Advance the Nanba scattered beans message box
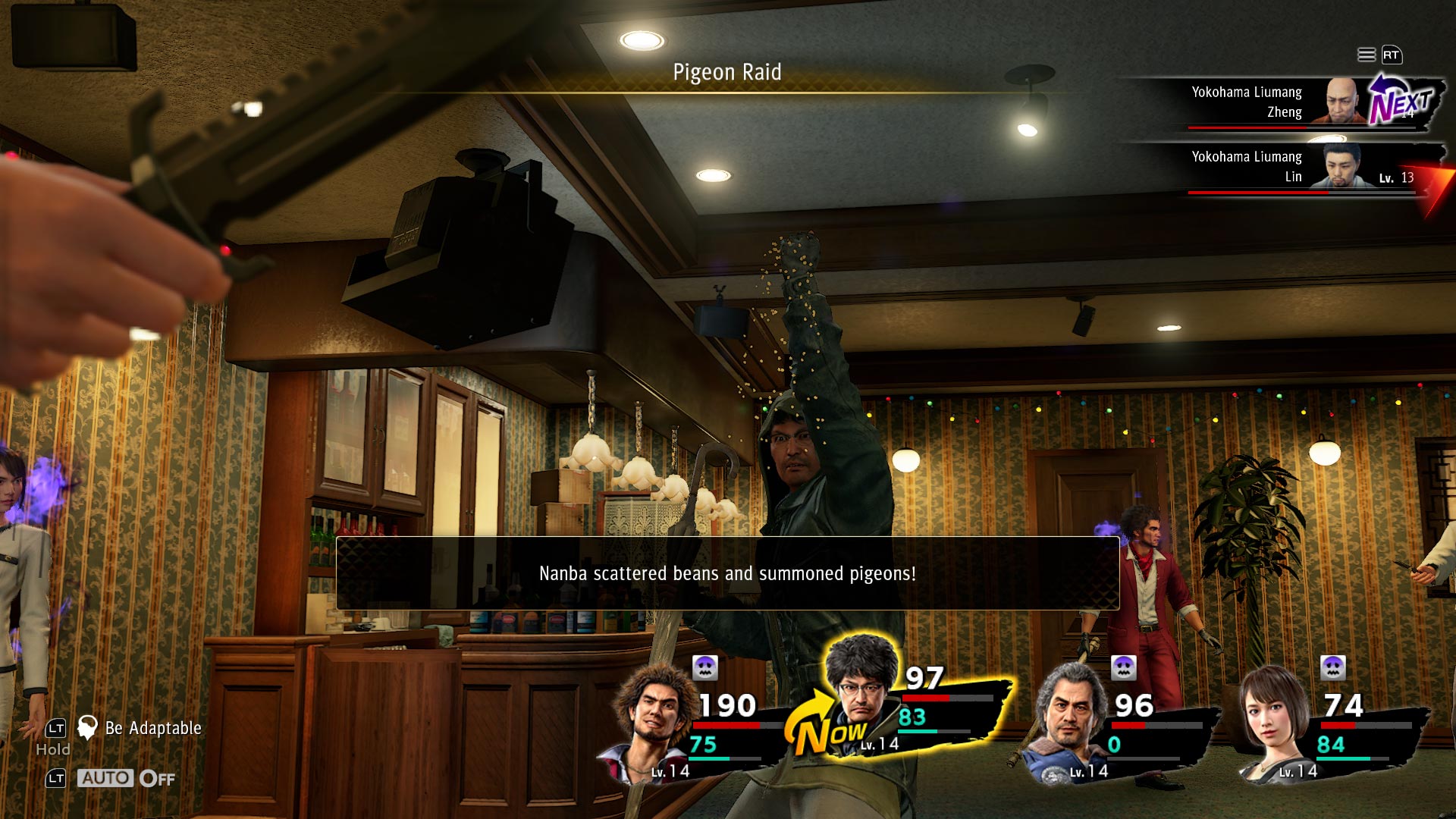This screenshot has width=1456, height=819. coord(727,573)
